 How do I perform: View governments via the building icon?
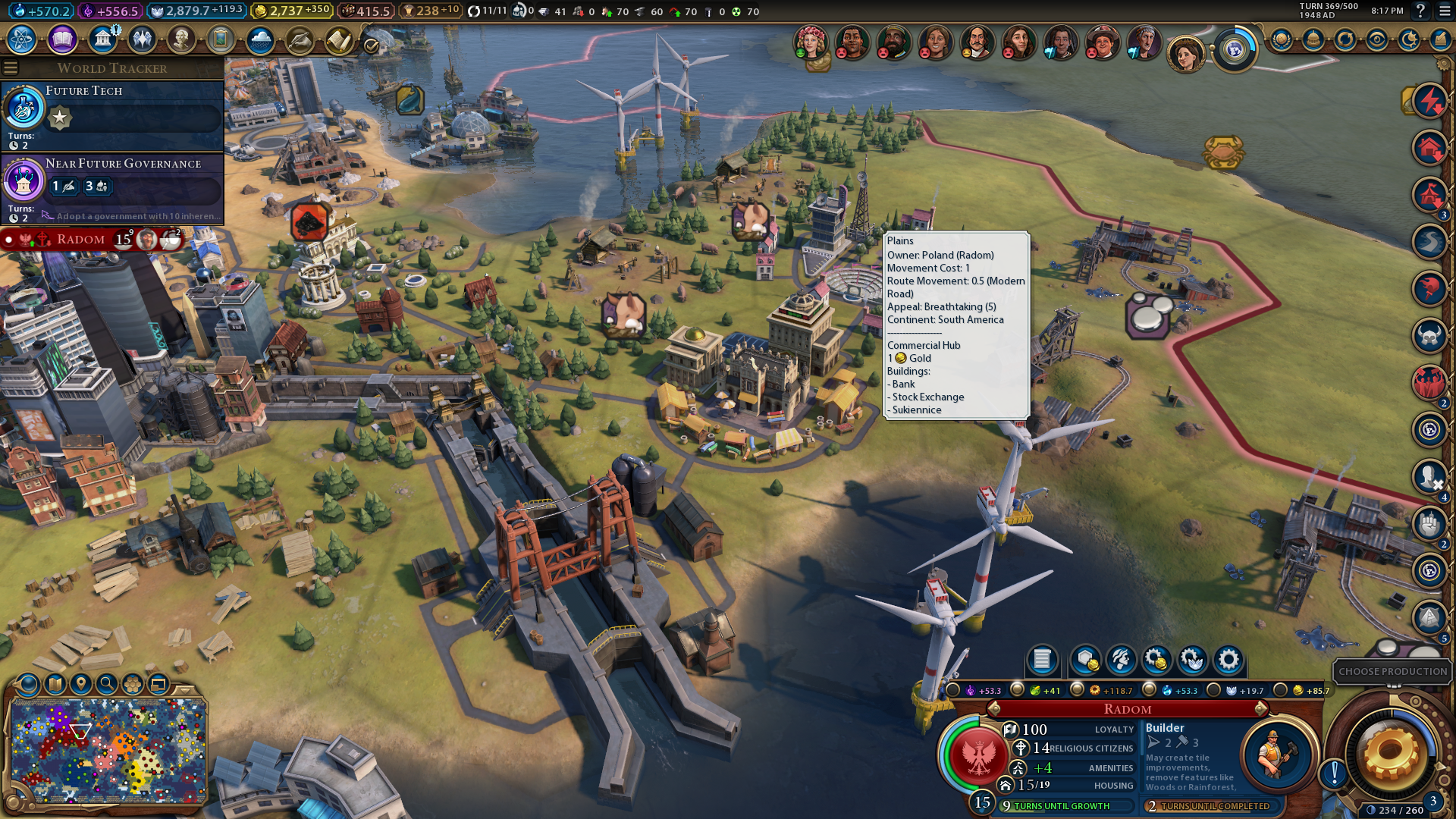tap(102, 39)
